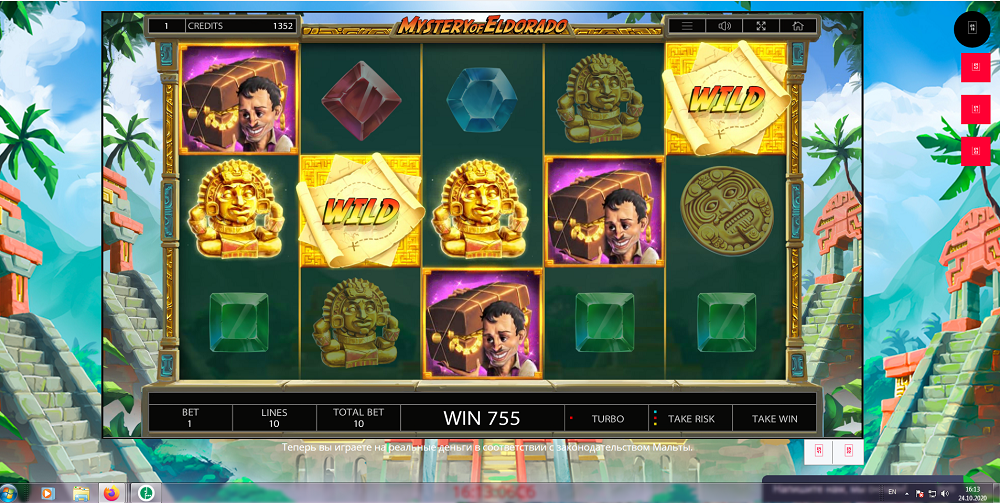
Task: Toggle the game sound speaker icon
Action: (x=724, y=26)
